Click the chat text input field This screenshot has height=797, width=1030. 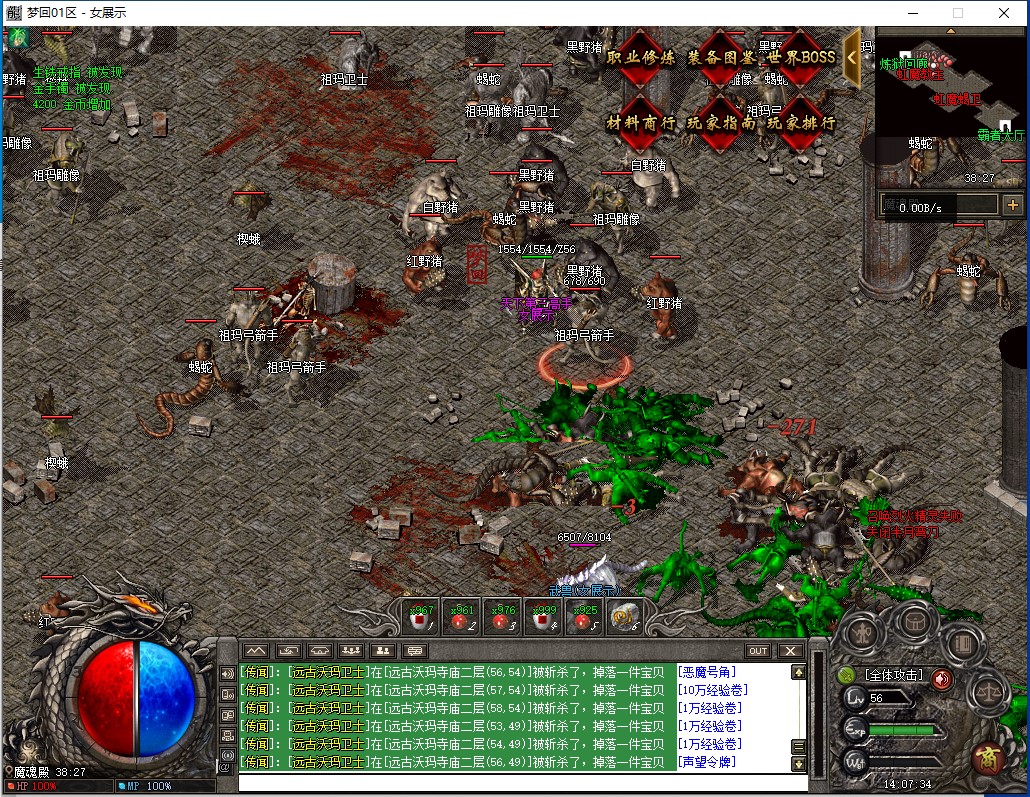click(520, 782)
